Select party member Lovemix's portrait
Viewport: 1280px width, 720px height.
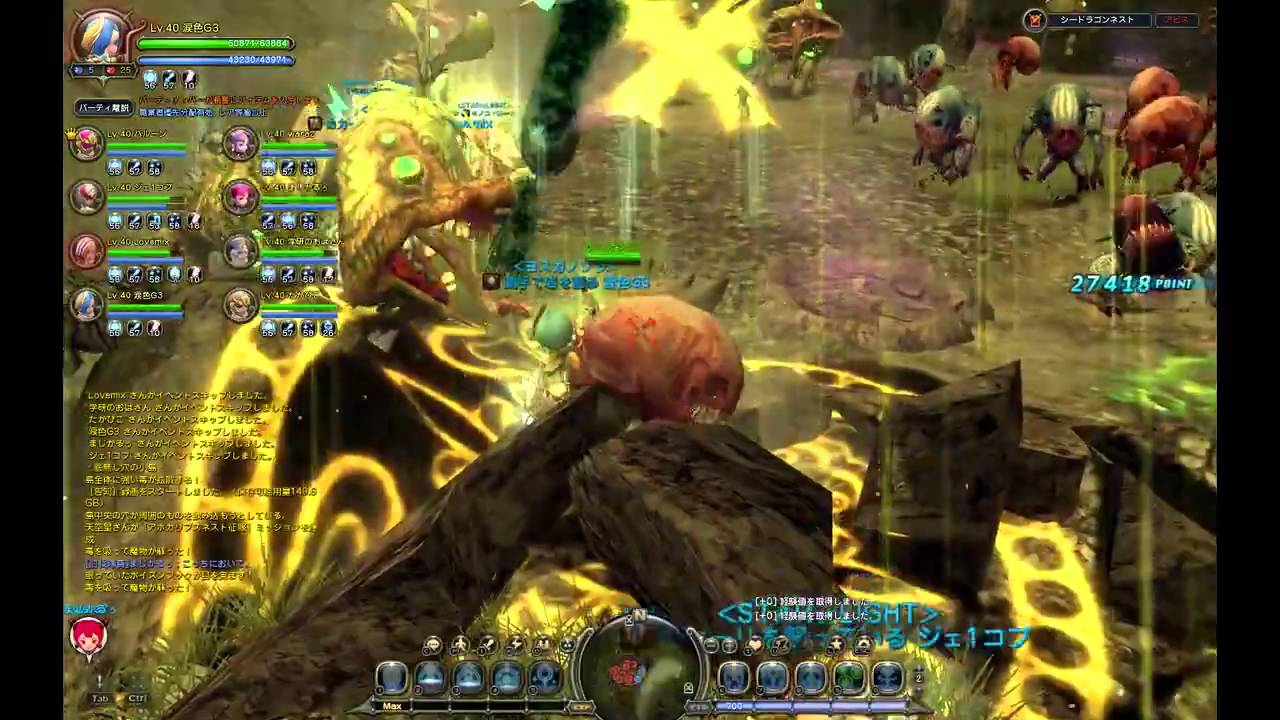click(87, 251)
